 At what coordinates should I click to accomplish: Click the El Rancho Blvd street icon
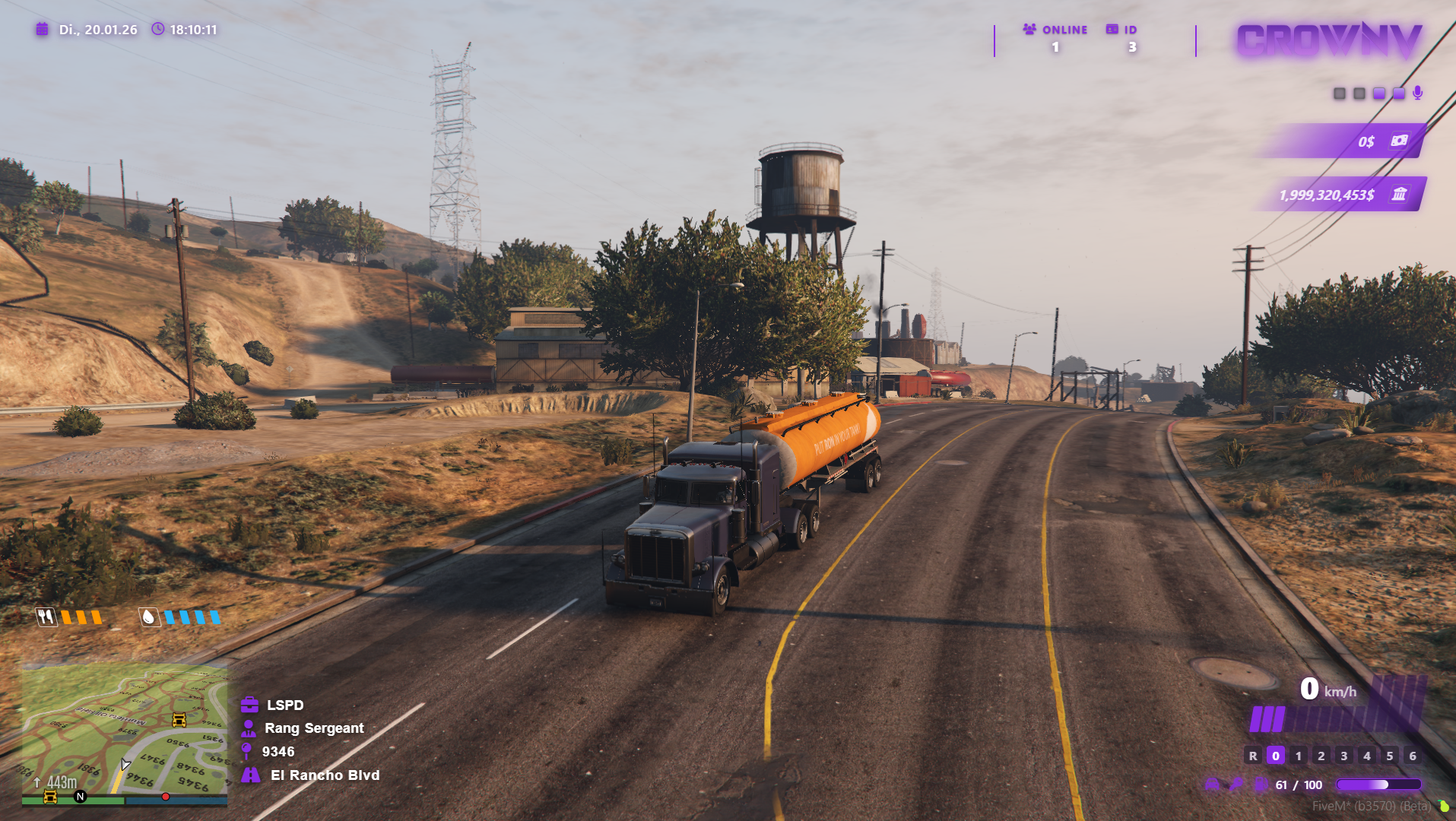coord(249,775)
